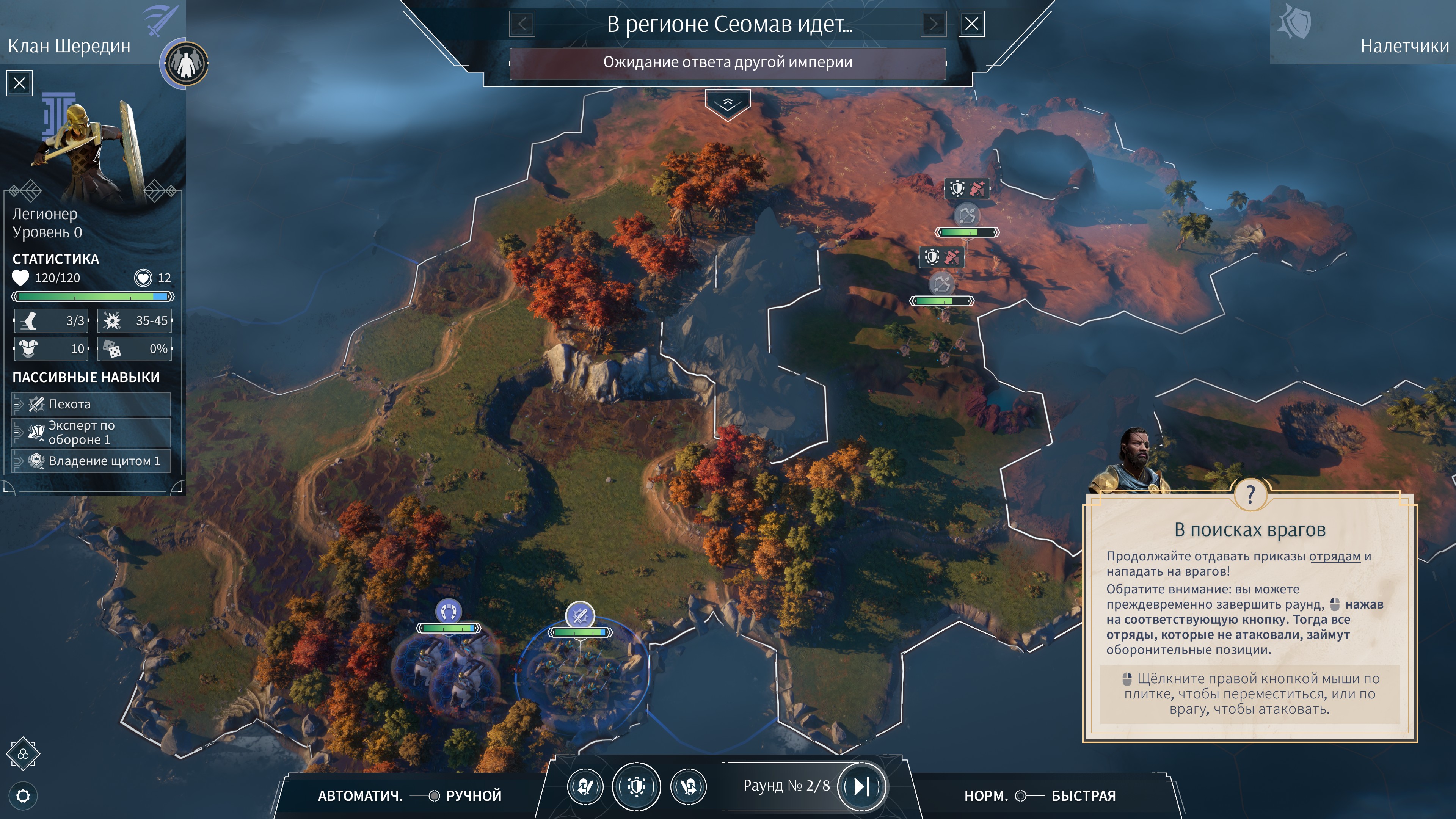Open the gear settings icon

pos(23,796)
